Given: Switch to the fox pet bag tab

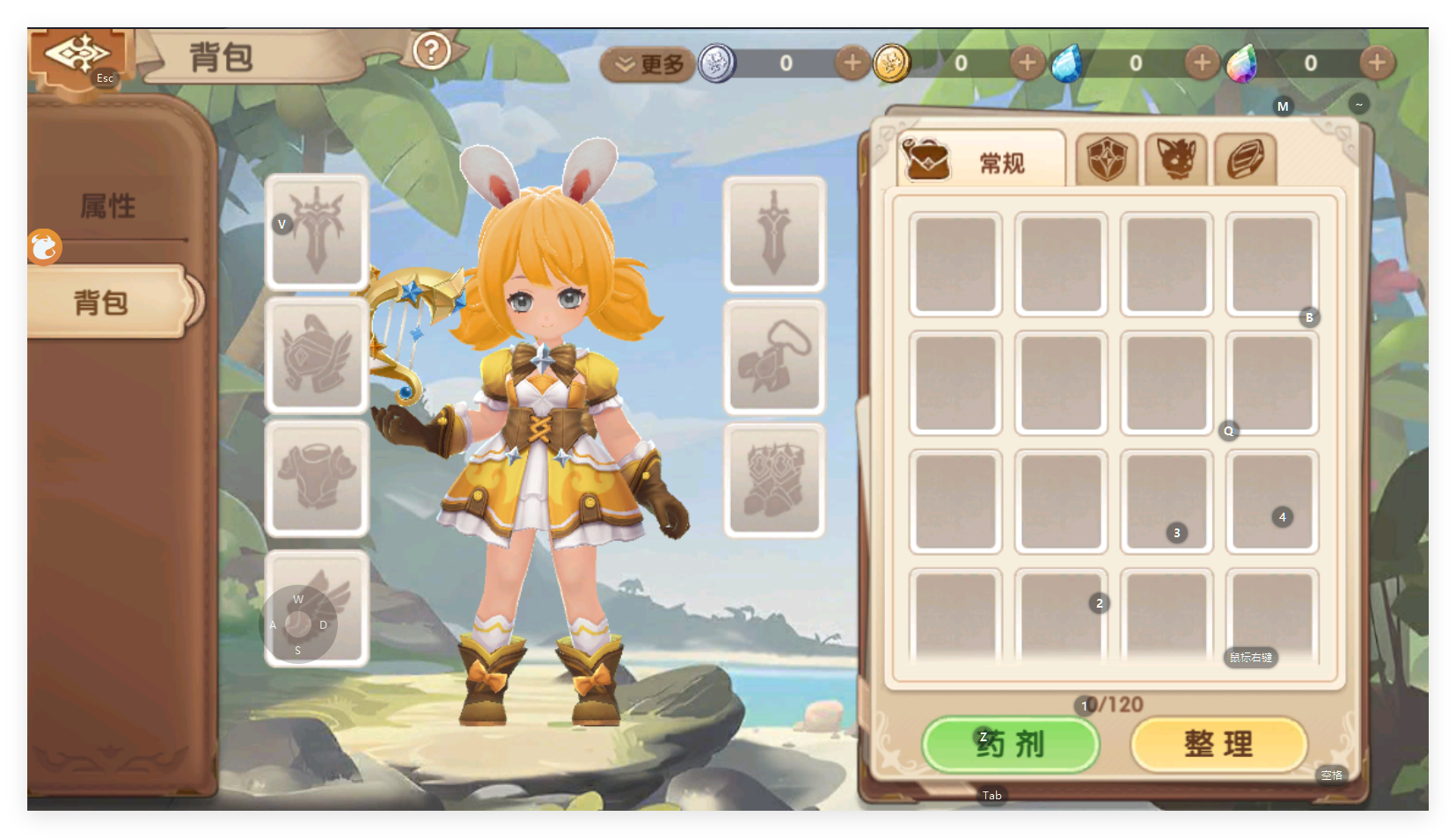Looking at the screenshot, I should click(x=1175, y=160).
